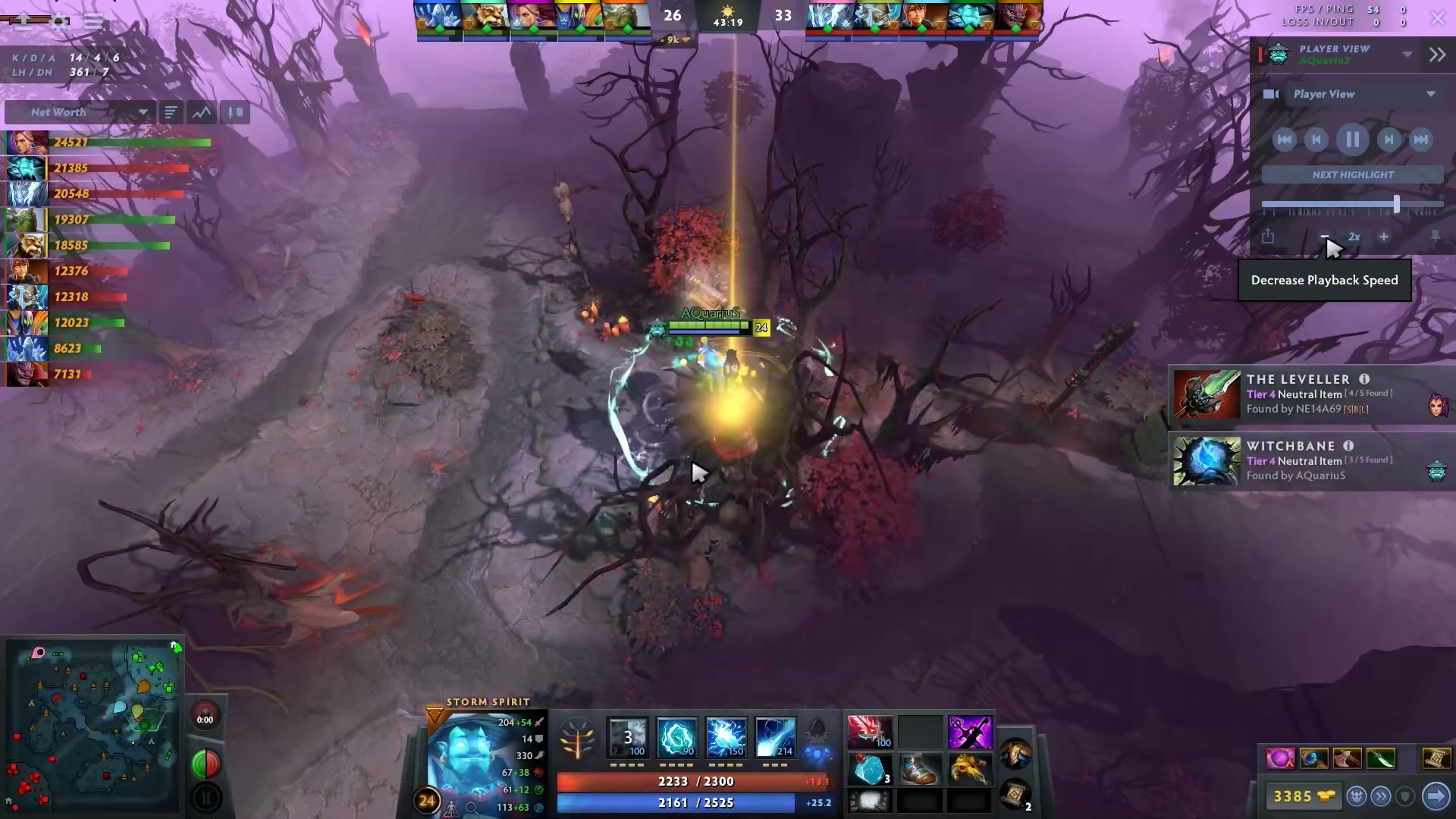Open the Net Worth dropdown
This screenshot has height=819, width=1456.
click(80, 111)
